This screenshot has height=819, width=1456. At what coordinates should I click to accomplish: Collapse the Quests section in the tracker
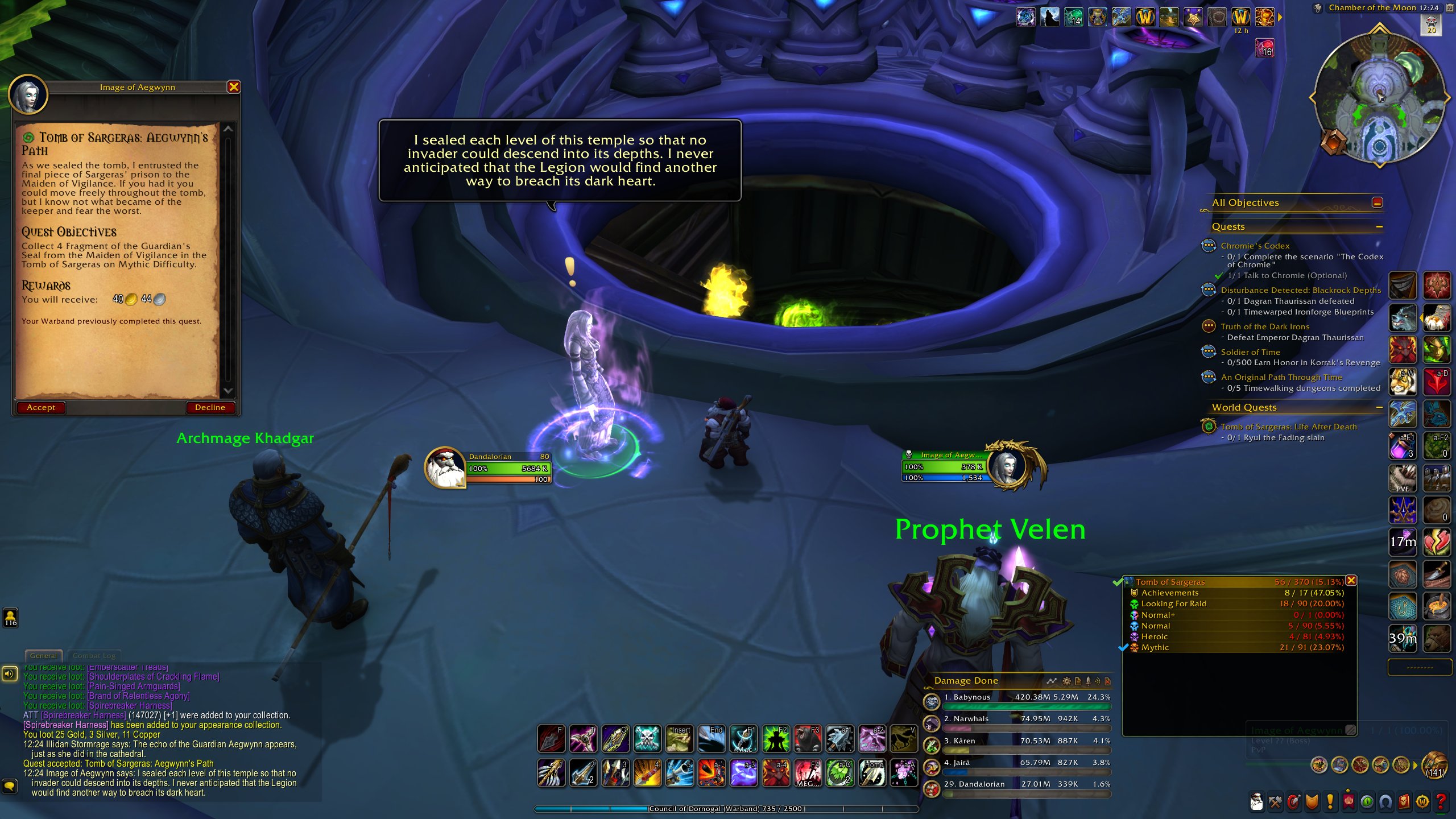point(1380,226)
